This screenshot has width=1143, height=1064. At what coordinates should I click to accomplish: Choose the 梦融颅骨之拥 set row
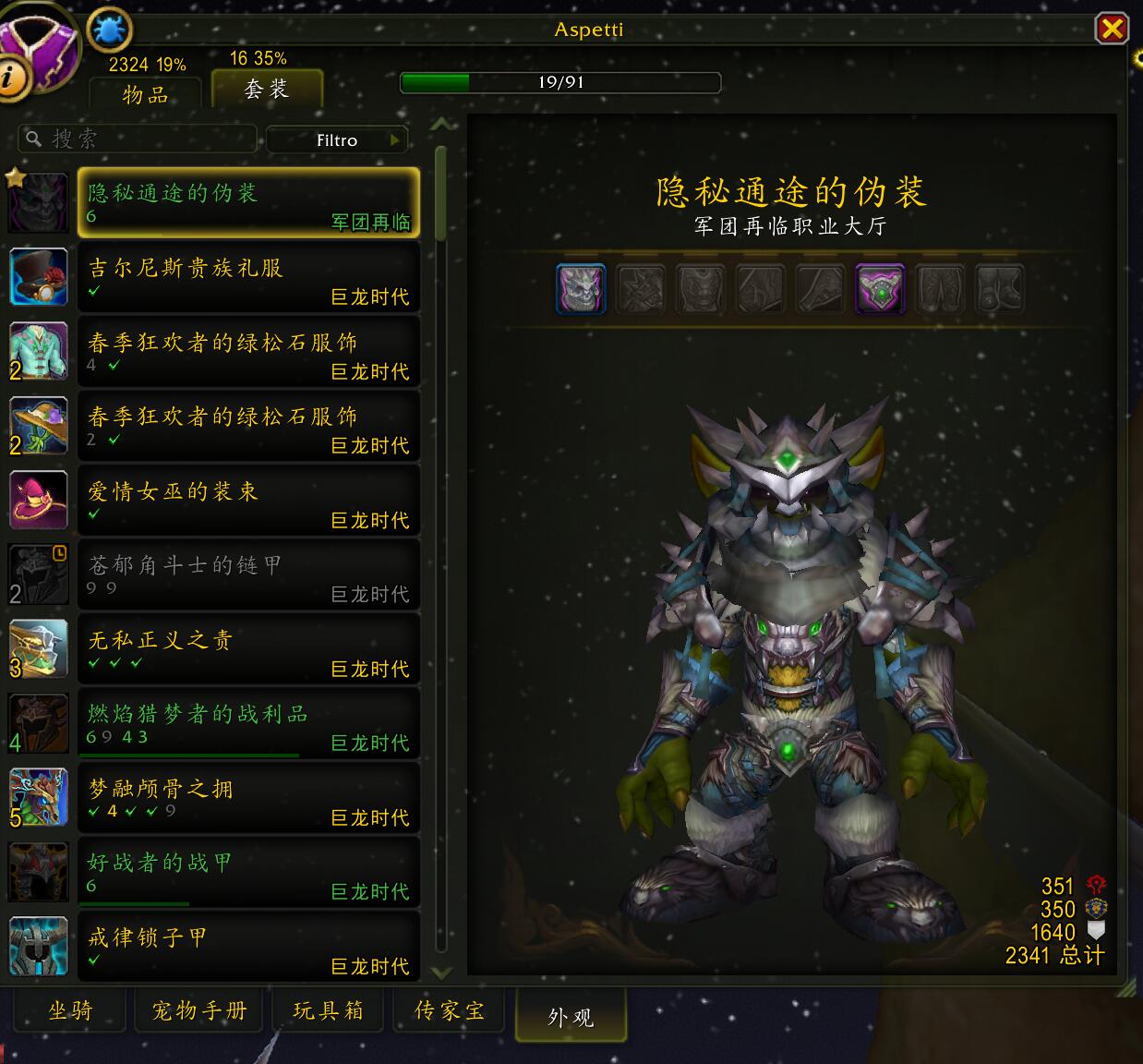(248, 799)
